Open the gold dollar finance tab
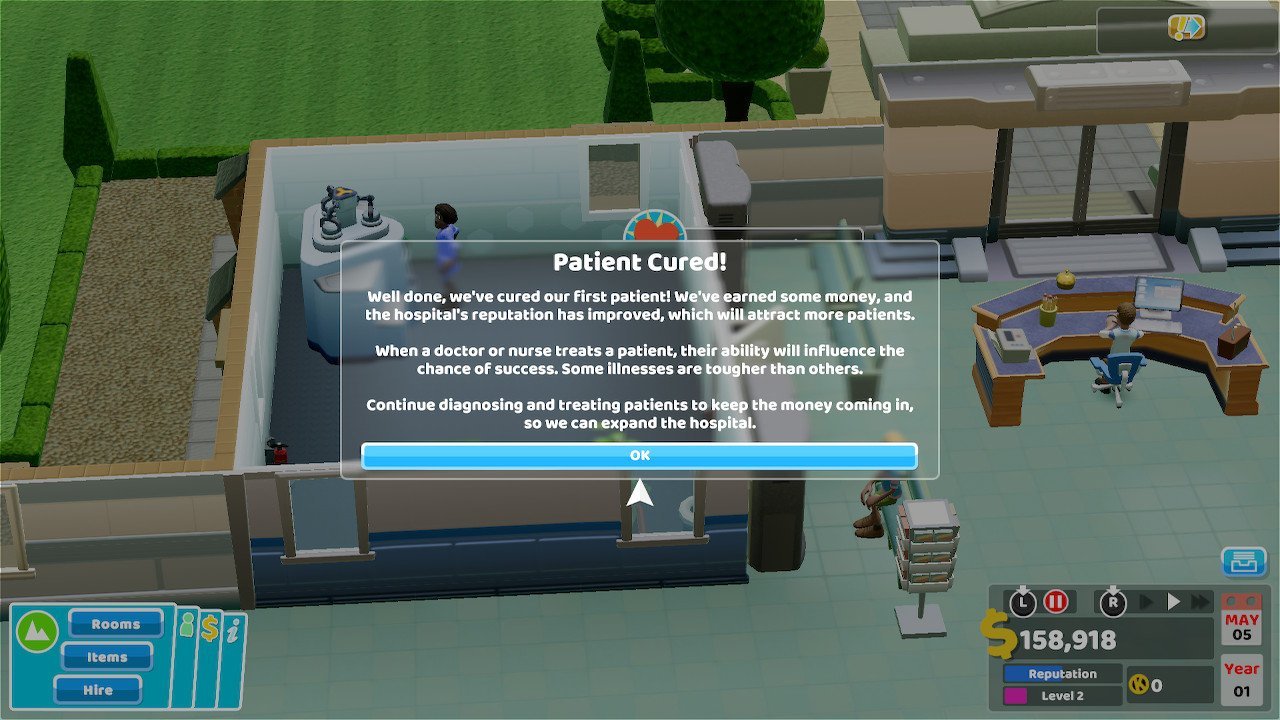This screenshot has height=720, width=1280. (x=210, y=628)
